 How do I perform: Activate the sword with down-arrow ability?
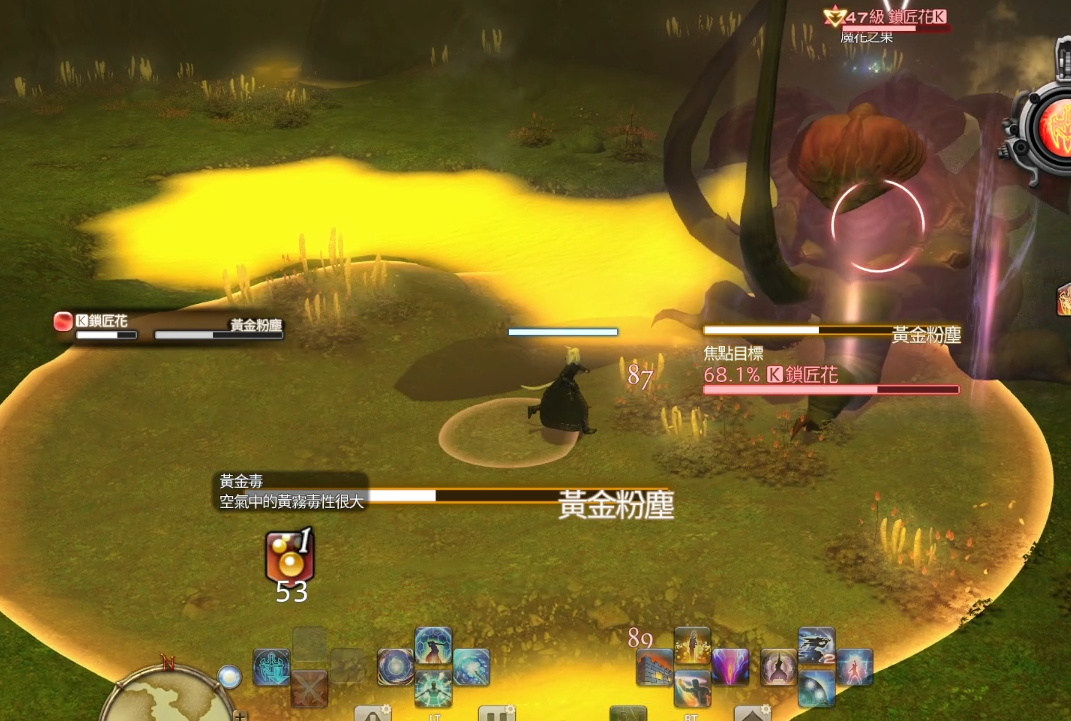point(271,667)
